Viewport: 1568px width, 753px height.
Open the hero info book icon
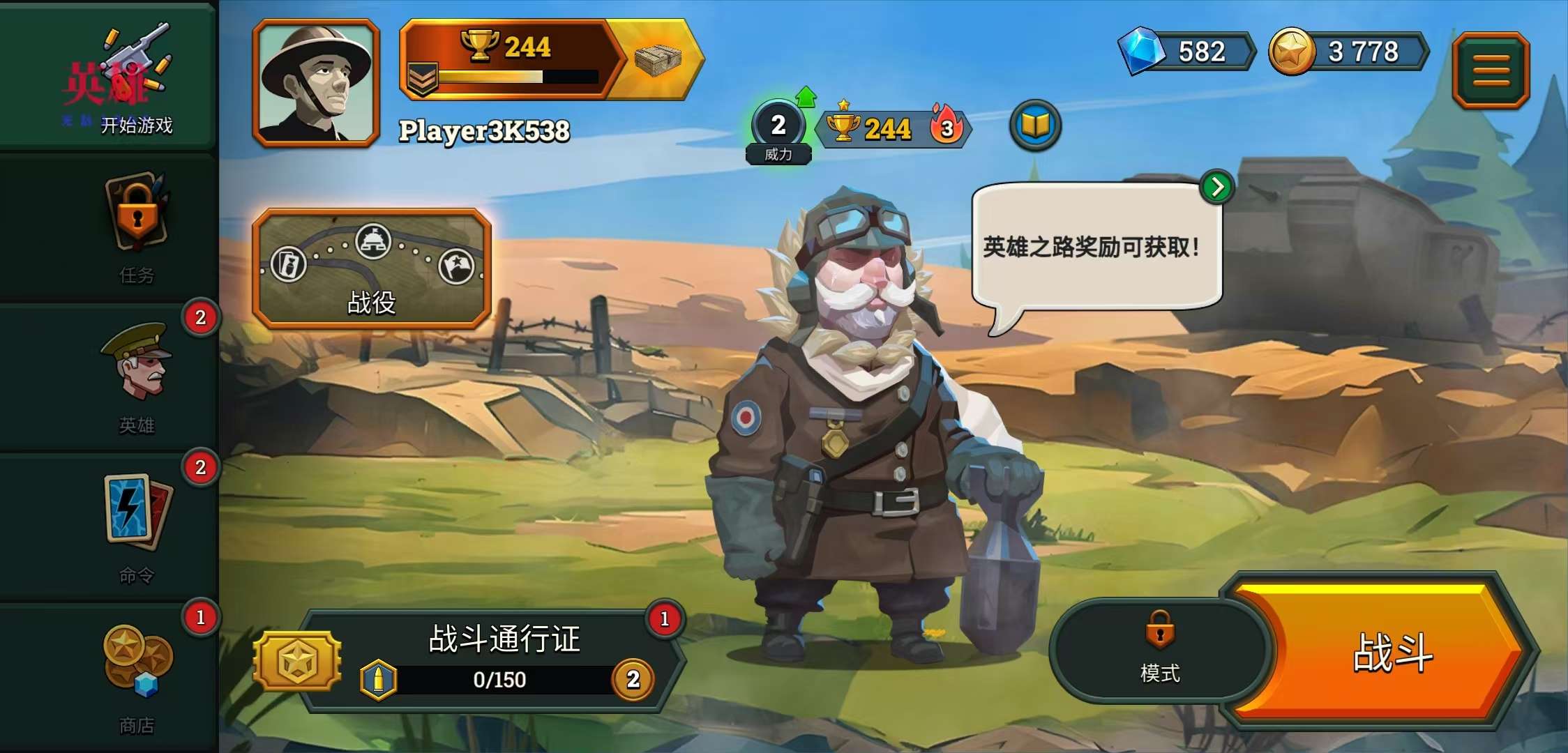(x=1035, y=126)
